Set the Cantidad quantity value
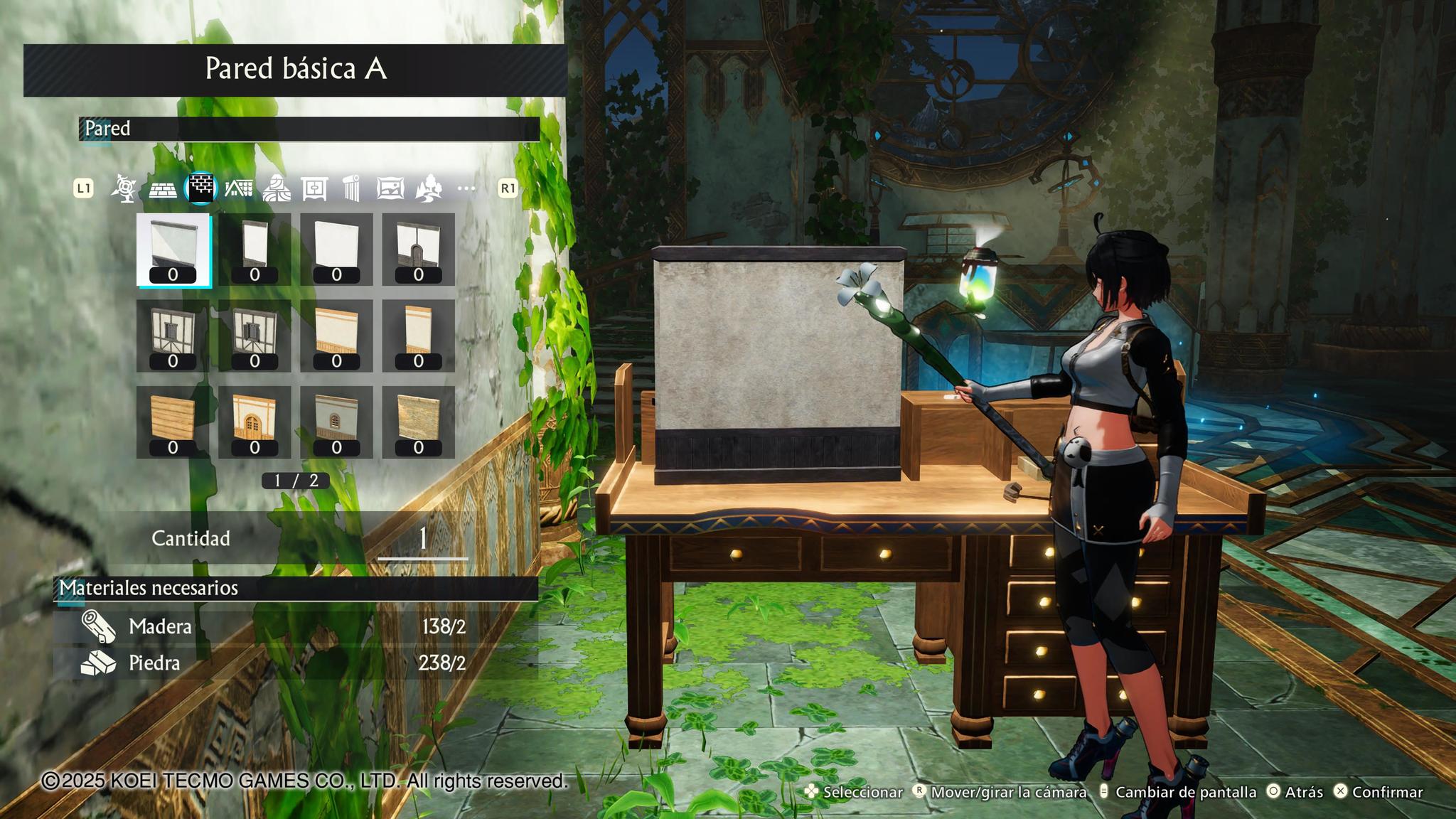Viewport: 1456px width, 819px height. [422, 539]
